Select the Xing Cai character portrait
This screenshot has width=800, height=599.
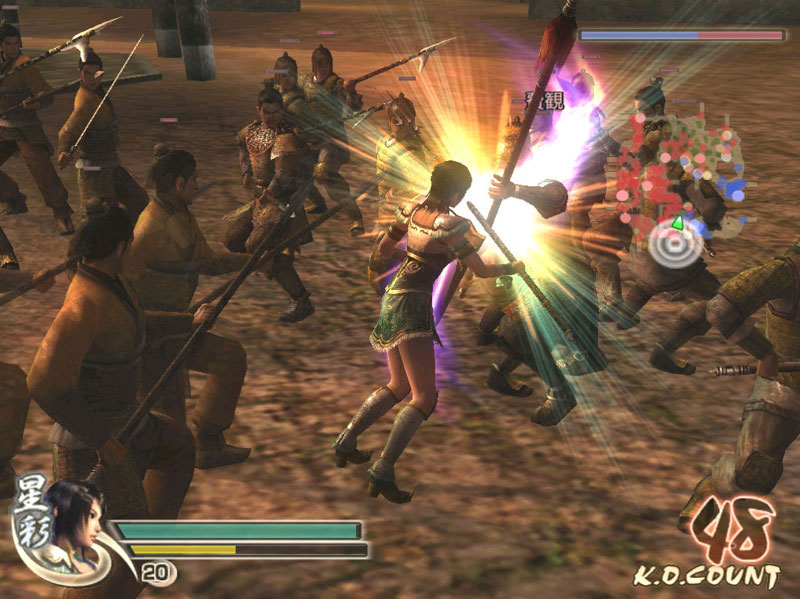coord(74,519)
